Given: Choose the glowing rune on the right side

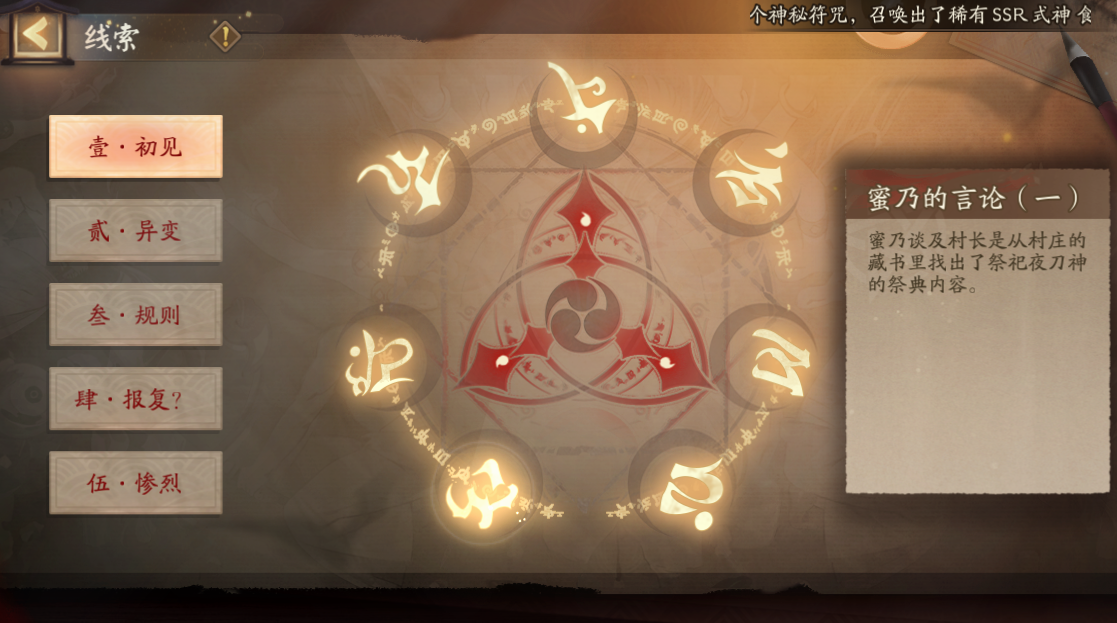Looking at the screenshot, I should pyautogui.click(x=775, y=358).
